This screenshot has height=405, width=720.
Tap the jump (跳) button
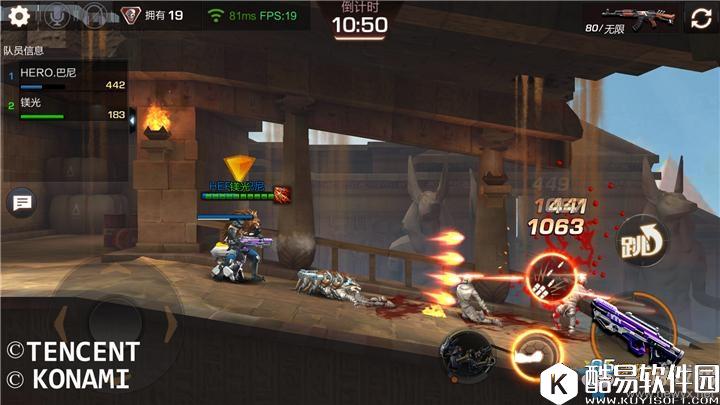(640, 241)
